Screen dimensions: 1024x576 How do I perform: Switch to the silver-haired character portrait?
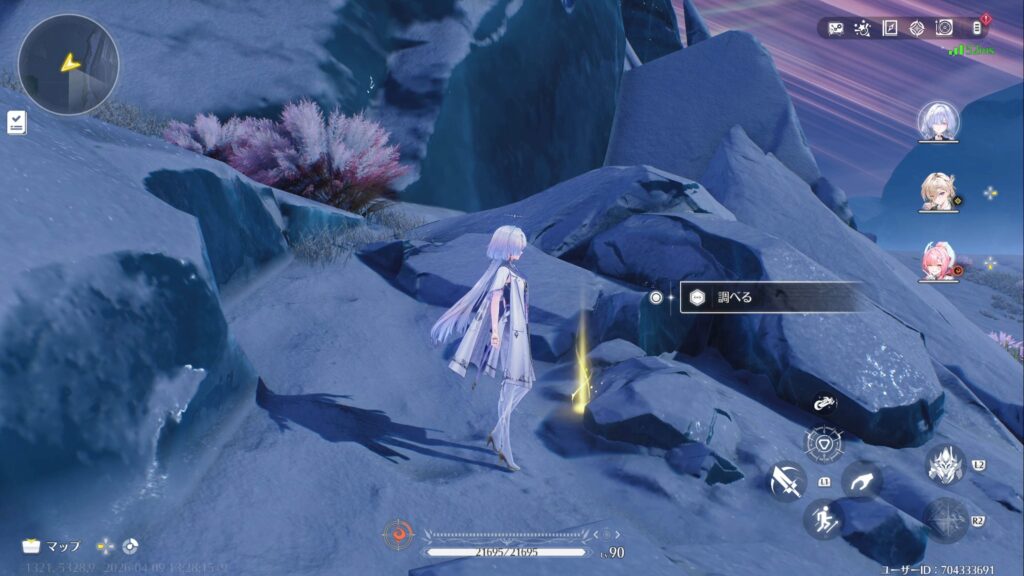click(x=939, y=121)
